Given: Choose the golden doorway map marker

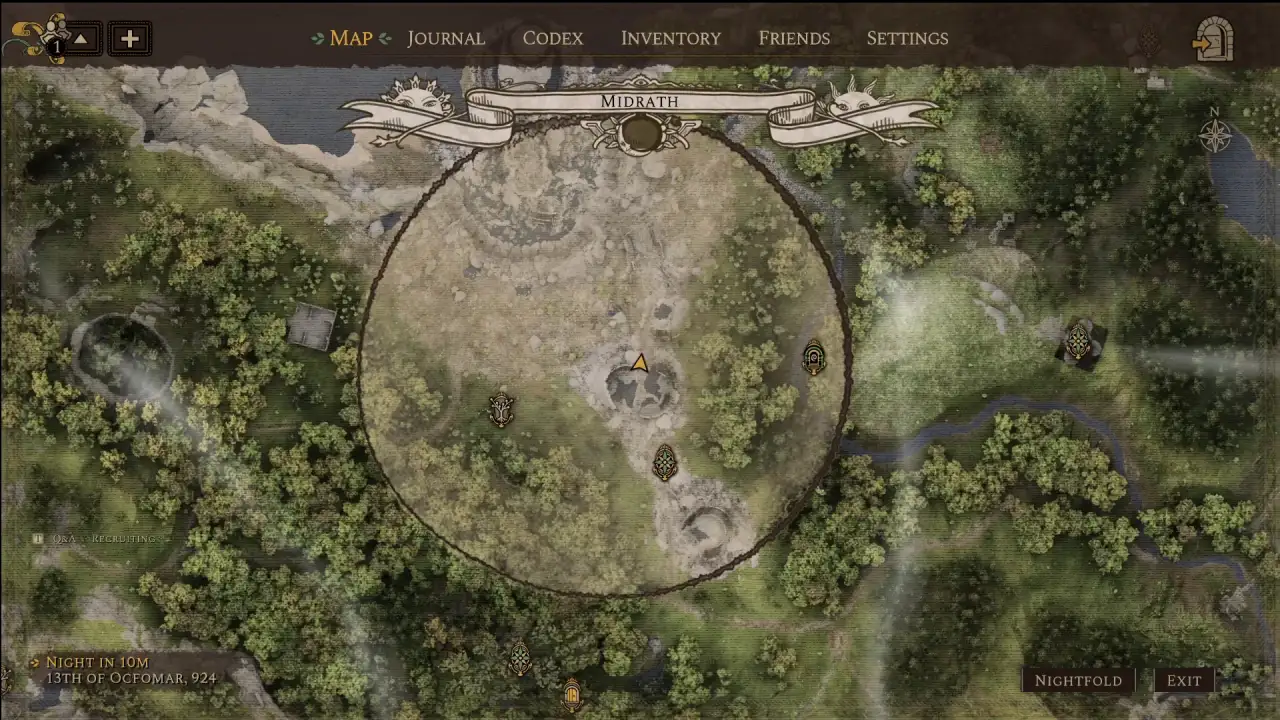Looking at the screenshot, I should tap(572, 693).
